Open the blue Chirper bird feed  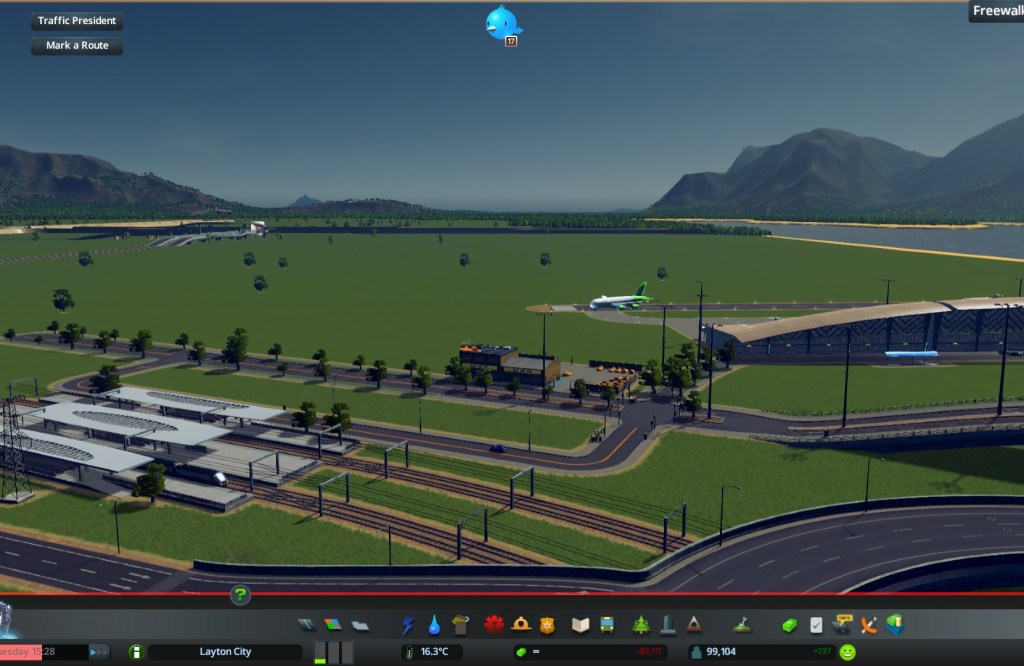[502, 22]
